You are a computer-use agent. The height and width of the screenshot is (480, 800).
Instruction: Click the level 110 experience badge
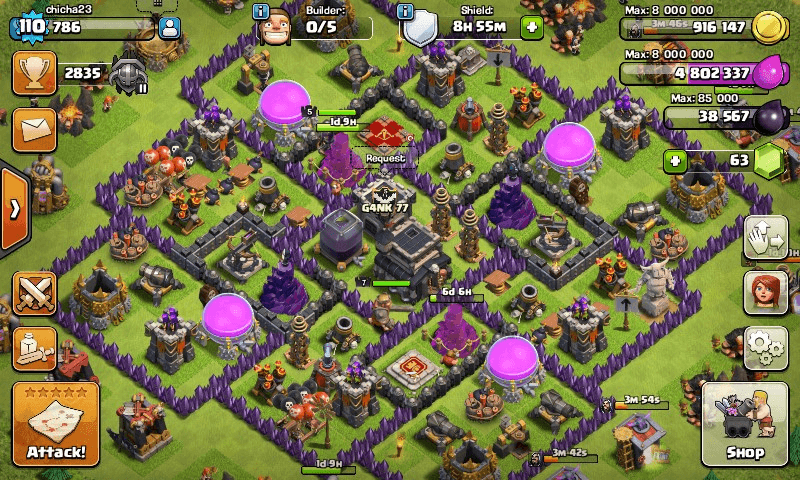[x=30, y=28]
